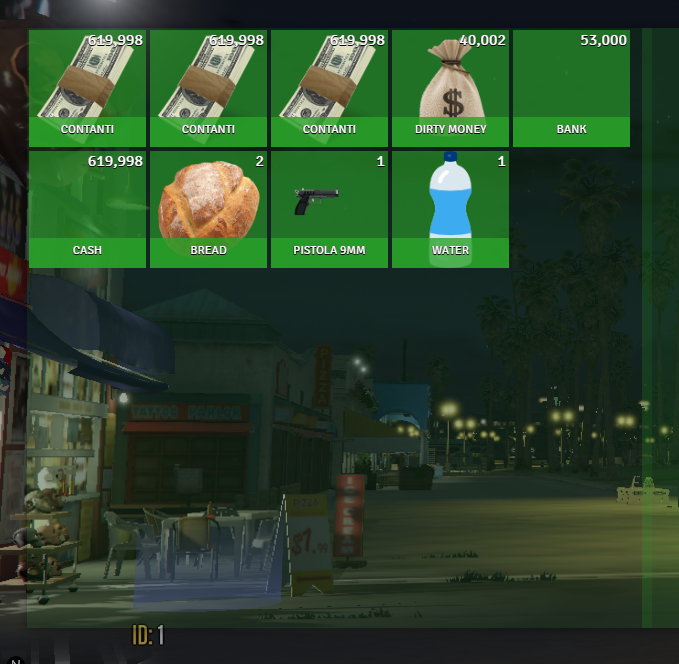The image size is (679, 664).
Task: Pick the Pistola 9mm slot
Action: (329, 209)
